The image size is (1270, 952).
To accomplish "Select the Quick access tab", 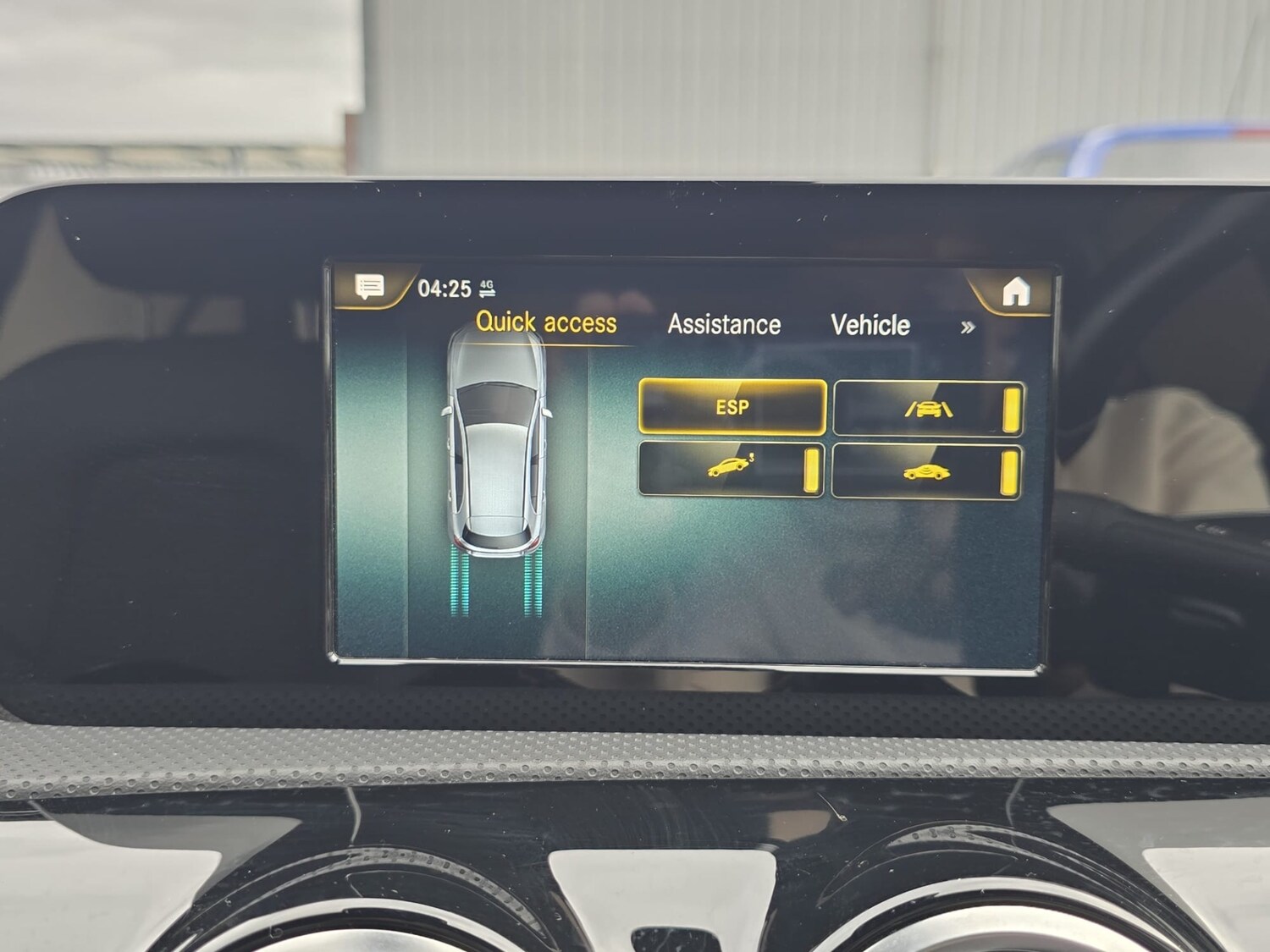I will tap(549, 322).
